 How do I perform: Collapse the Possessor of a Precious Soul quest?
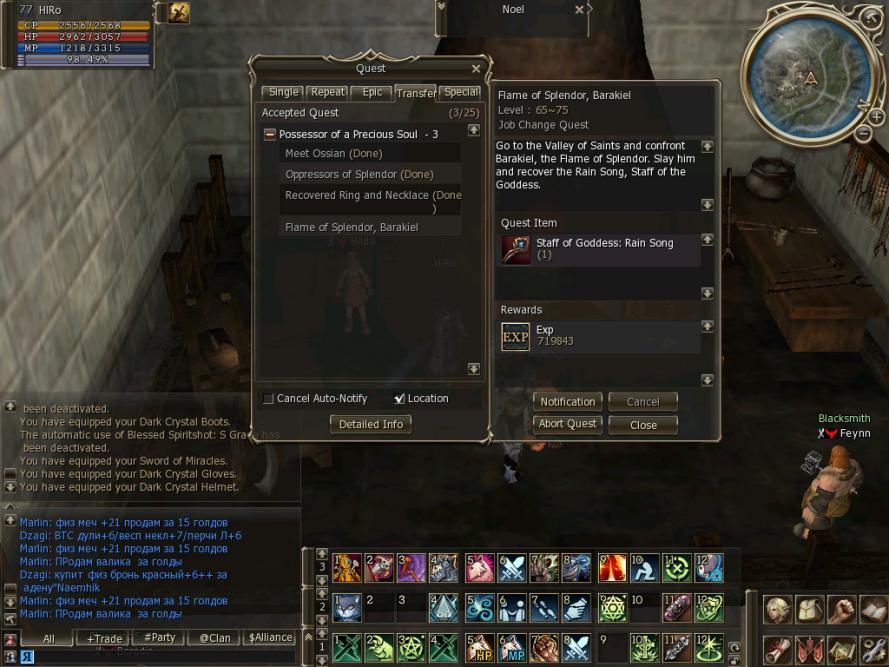(269, 134)
